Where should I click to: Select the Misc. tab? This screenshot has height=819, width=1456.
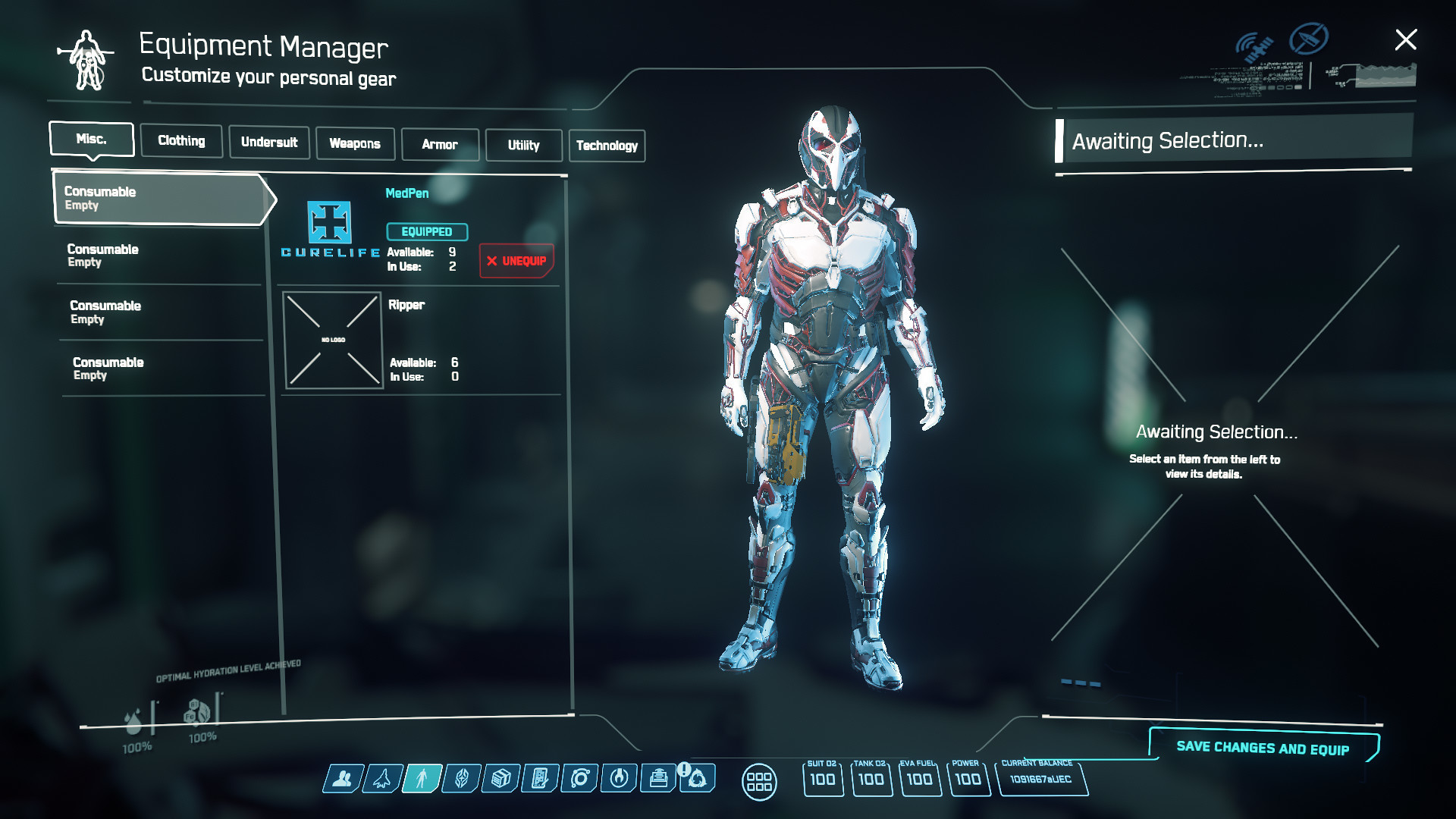coord(92,140)
